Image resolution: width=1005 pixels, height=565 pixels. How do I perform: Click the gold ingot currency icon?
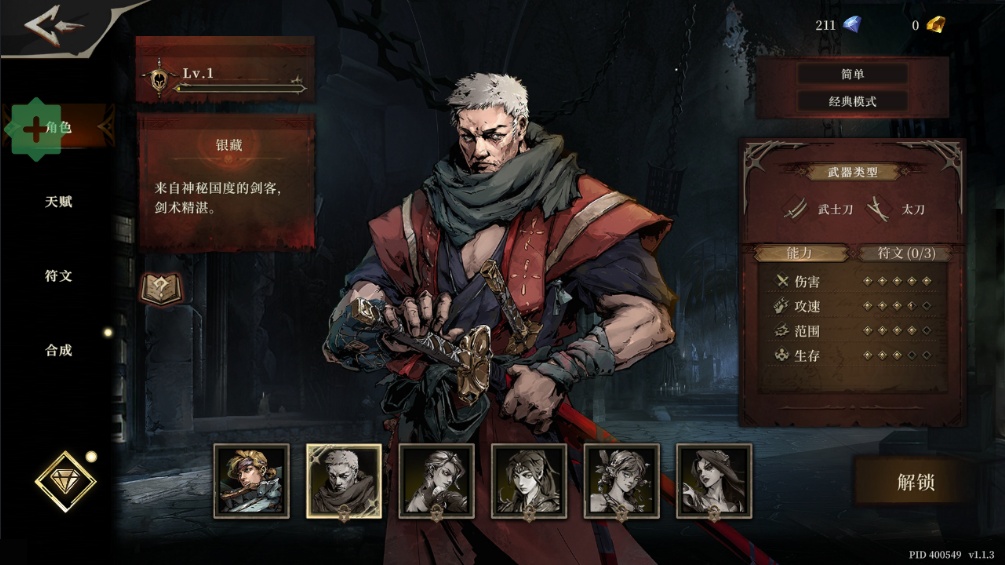pos(935,25)
